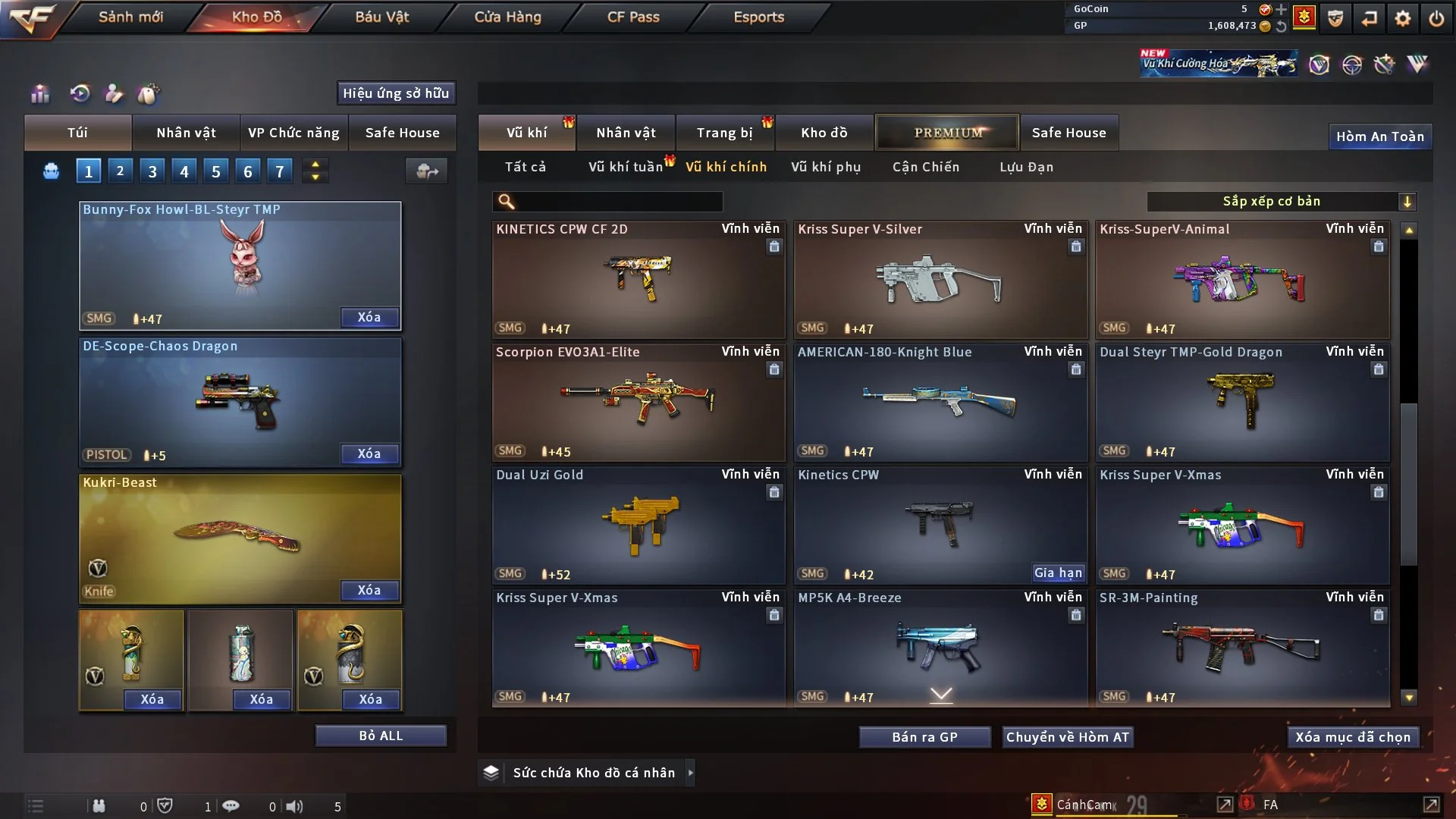Select the Kriss Super V-Silver weapon

[940, 280]
